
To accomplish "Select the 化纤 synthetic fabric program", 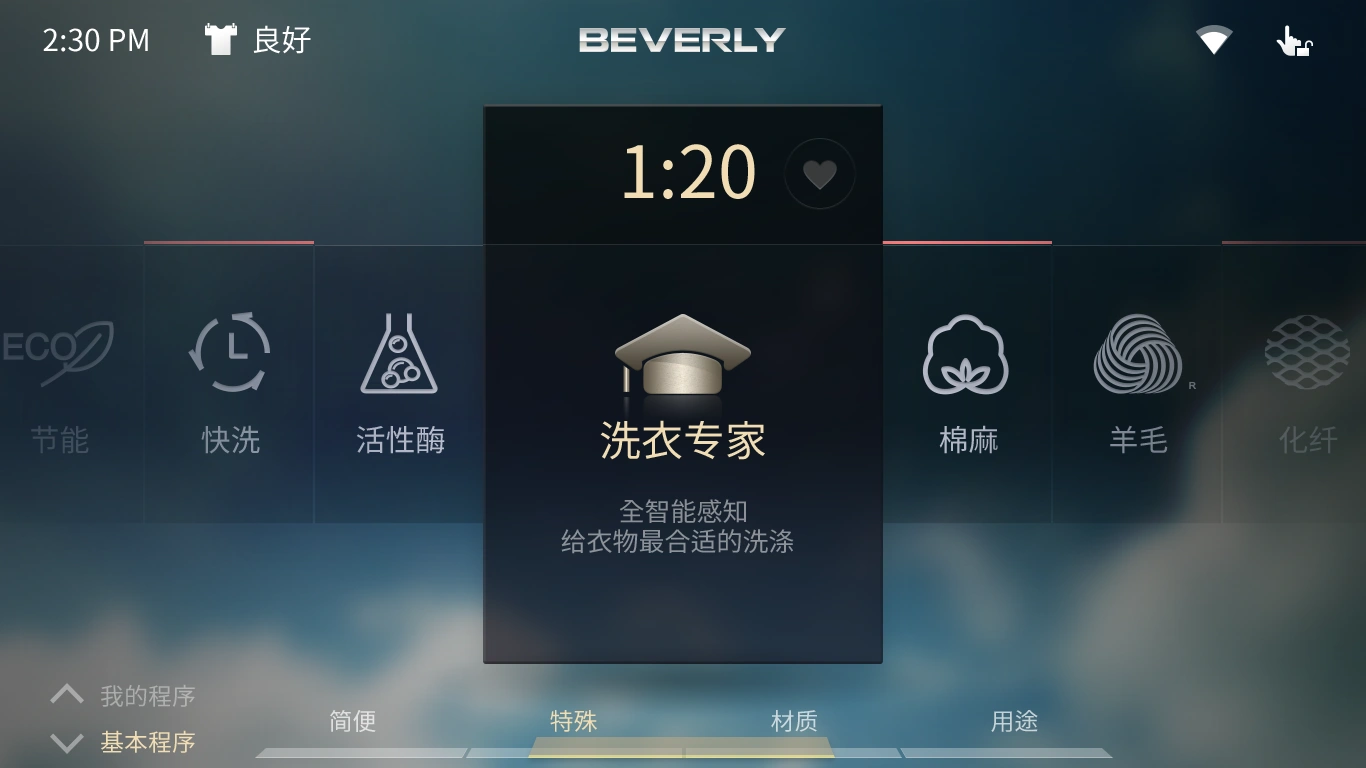I will (1305, 385).
